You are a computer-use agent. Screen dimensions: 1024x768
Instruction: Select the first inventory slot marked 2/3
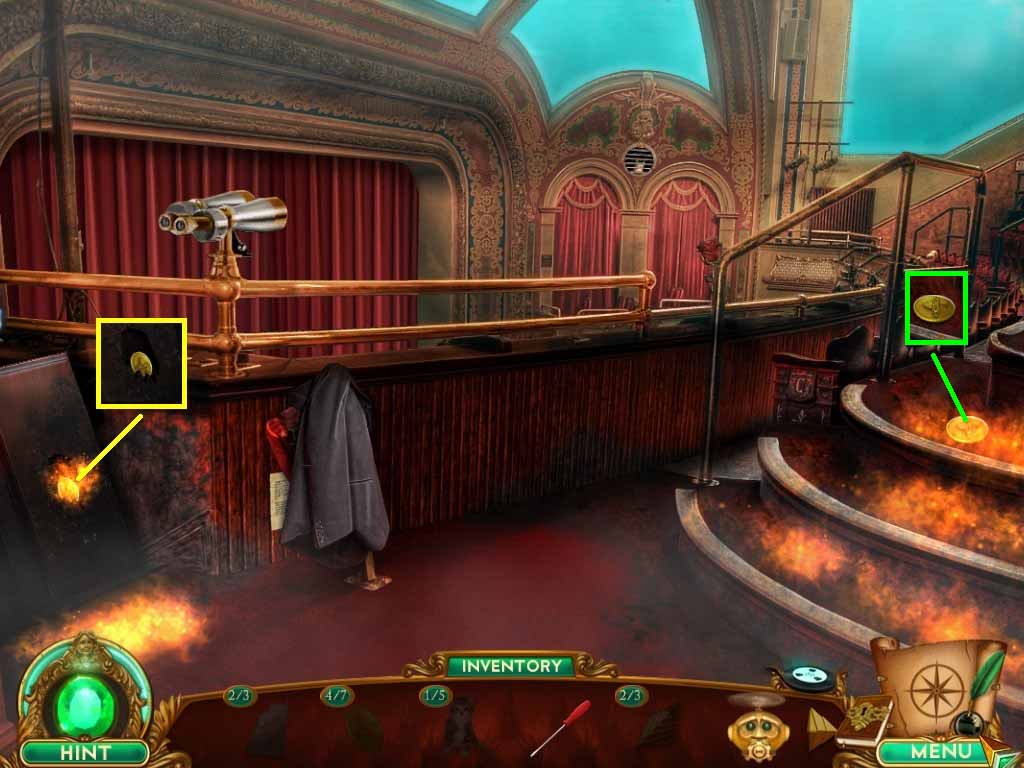click(x=266, y=729)
